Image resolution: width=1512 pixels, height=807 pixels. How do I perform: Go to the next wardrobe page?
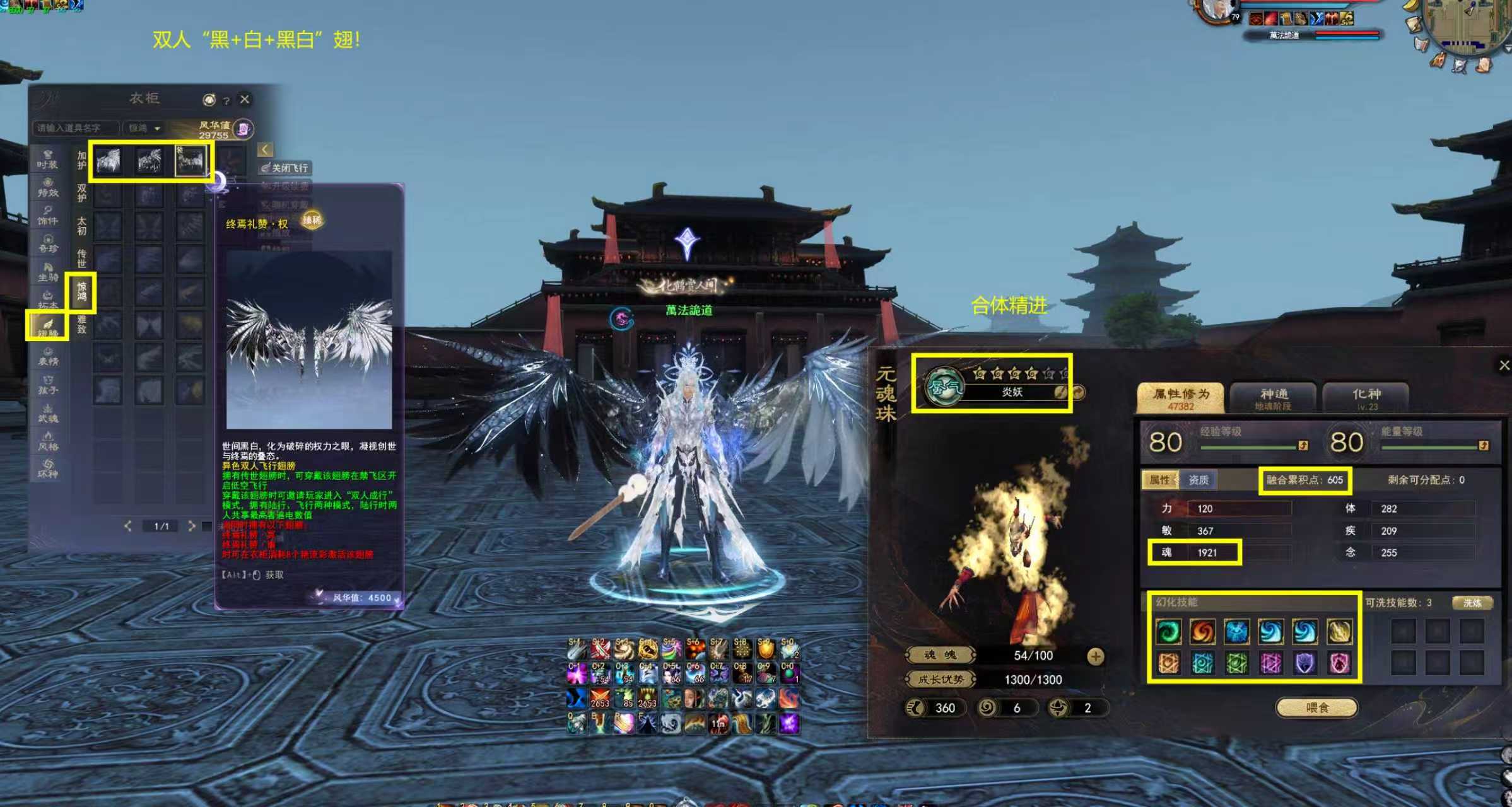pyautogui.click(x=192, y=525)
